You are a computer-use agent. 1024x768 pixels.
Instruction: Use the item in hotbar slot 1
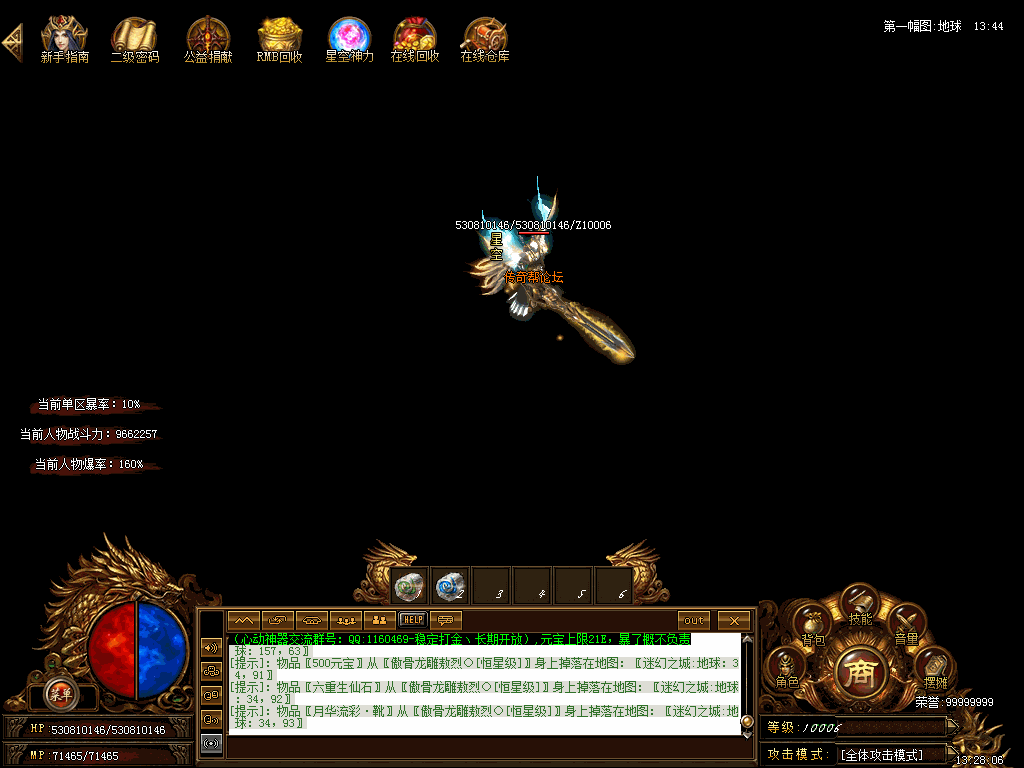click(x=409, y=586)
